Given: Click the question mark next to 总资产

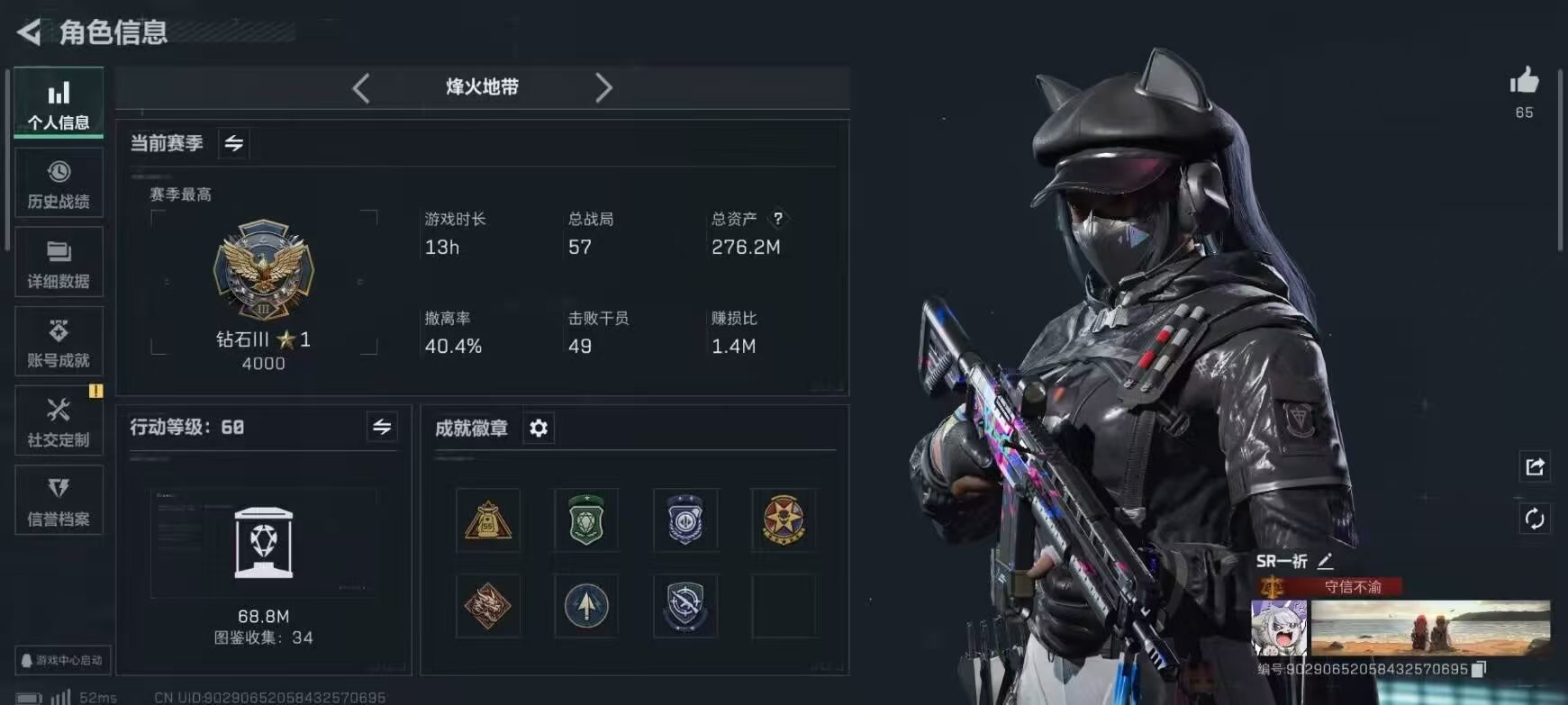Looking at the screenshot, I should [x=780, y=218].
